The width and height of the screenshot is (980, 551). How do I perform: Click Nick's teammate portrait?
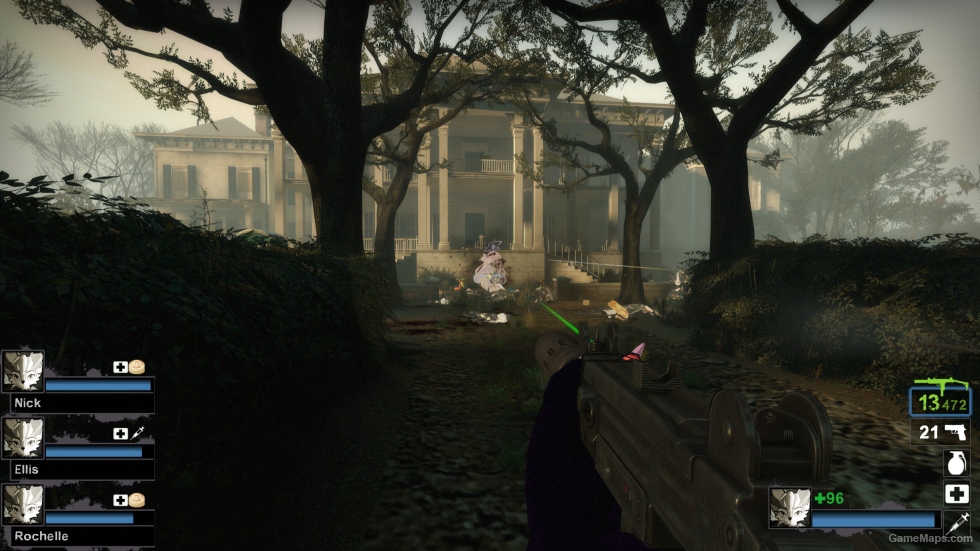click(x=22, y=370)
